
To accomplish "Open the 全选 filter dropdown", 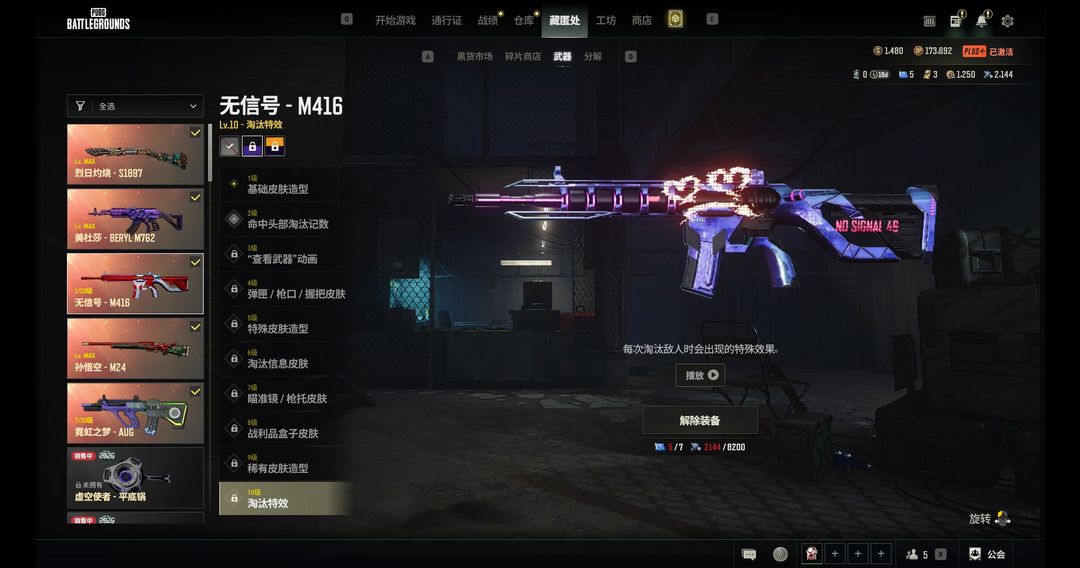I will [135, 106].
